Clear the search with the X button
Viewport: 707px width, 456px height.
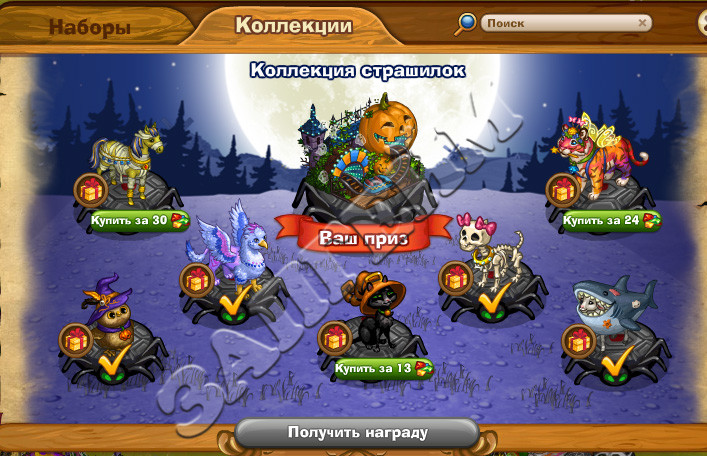point(642,22)
